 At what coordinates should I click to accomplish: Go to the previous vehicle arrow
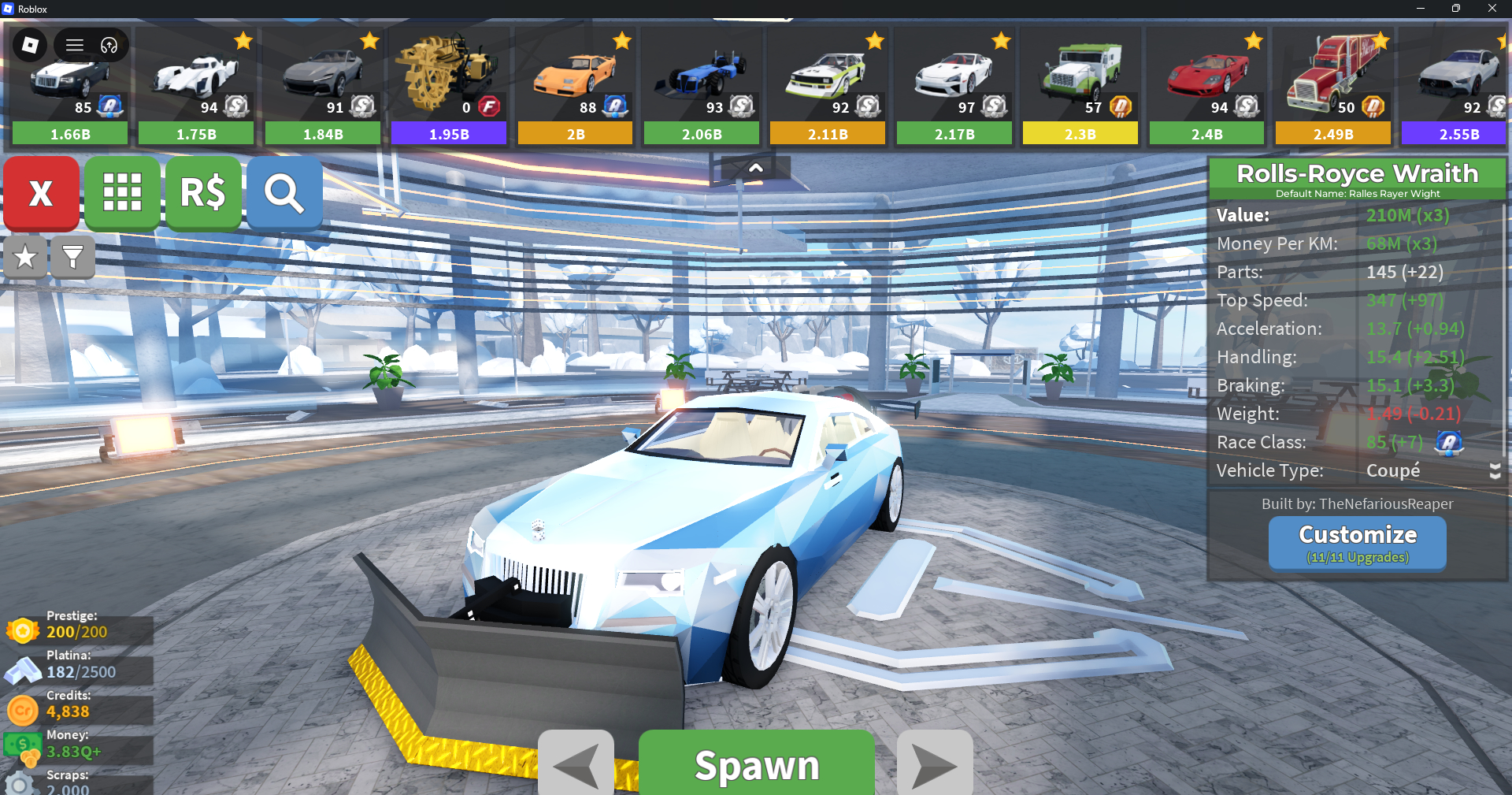click(x=576, y=764)
